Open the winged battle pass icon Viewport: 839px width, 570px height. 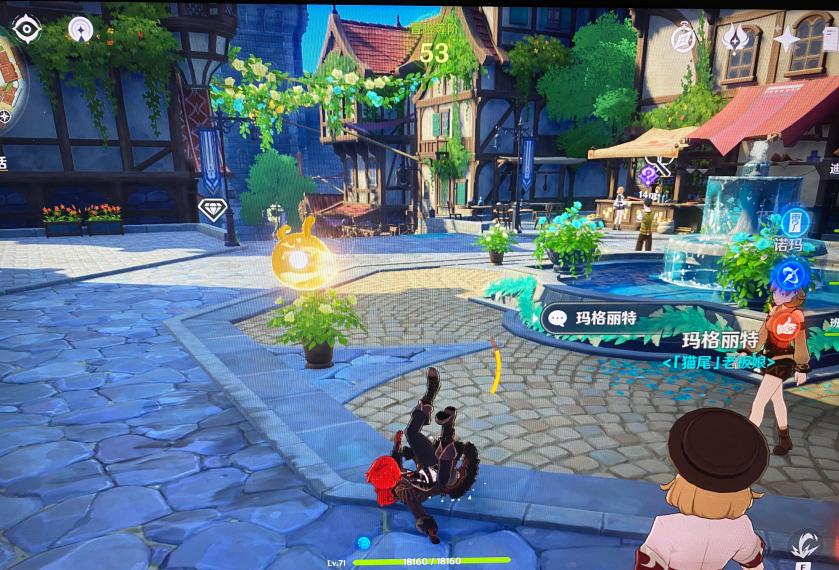pos(736,38)
